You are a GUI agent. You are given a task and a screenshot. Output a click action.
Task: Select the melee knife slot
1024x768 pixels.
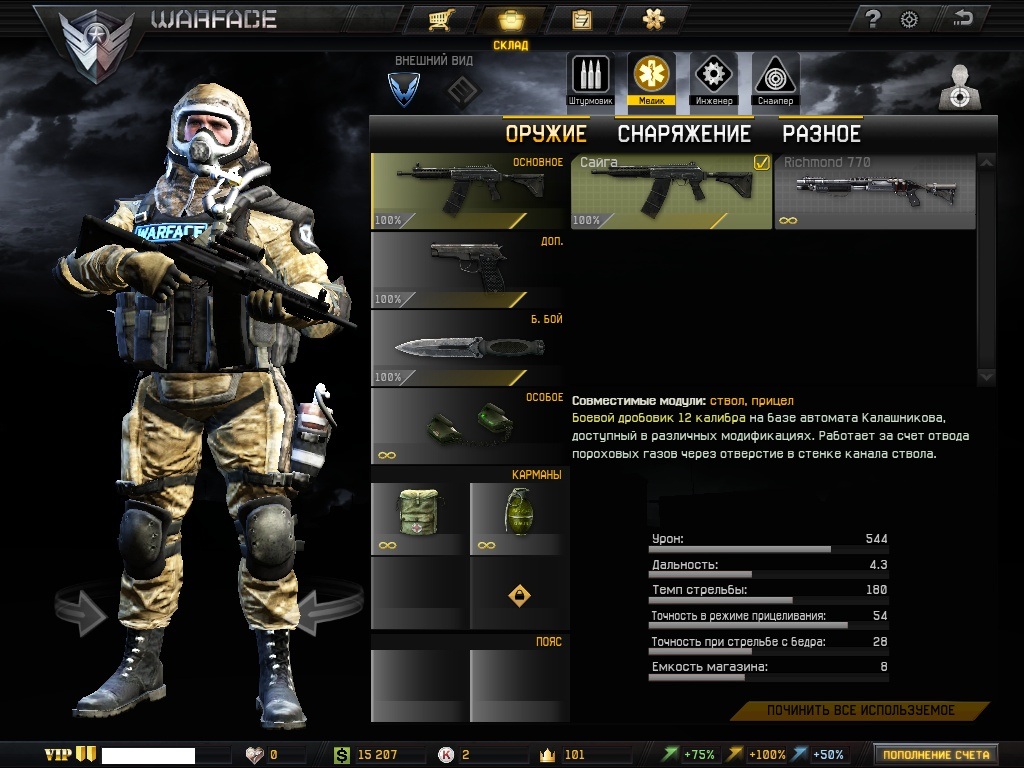point(469,348)
